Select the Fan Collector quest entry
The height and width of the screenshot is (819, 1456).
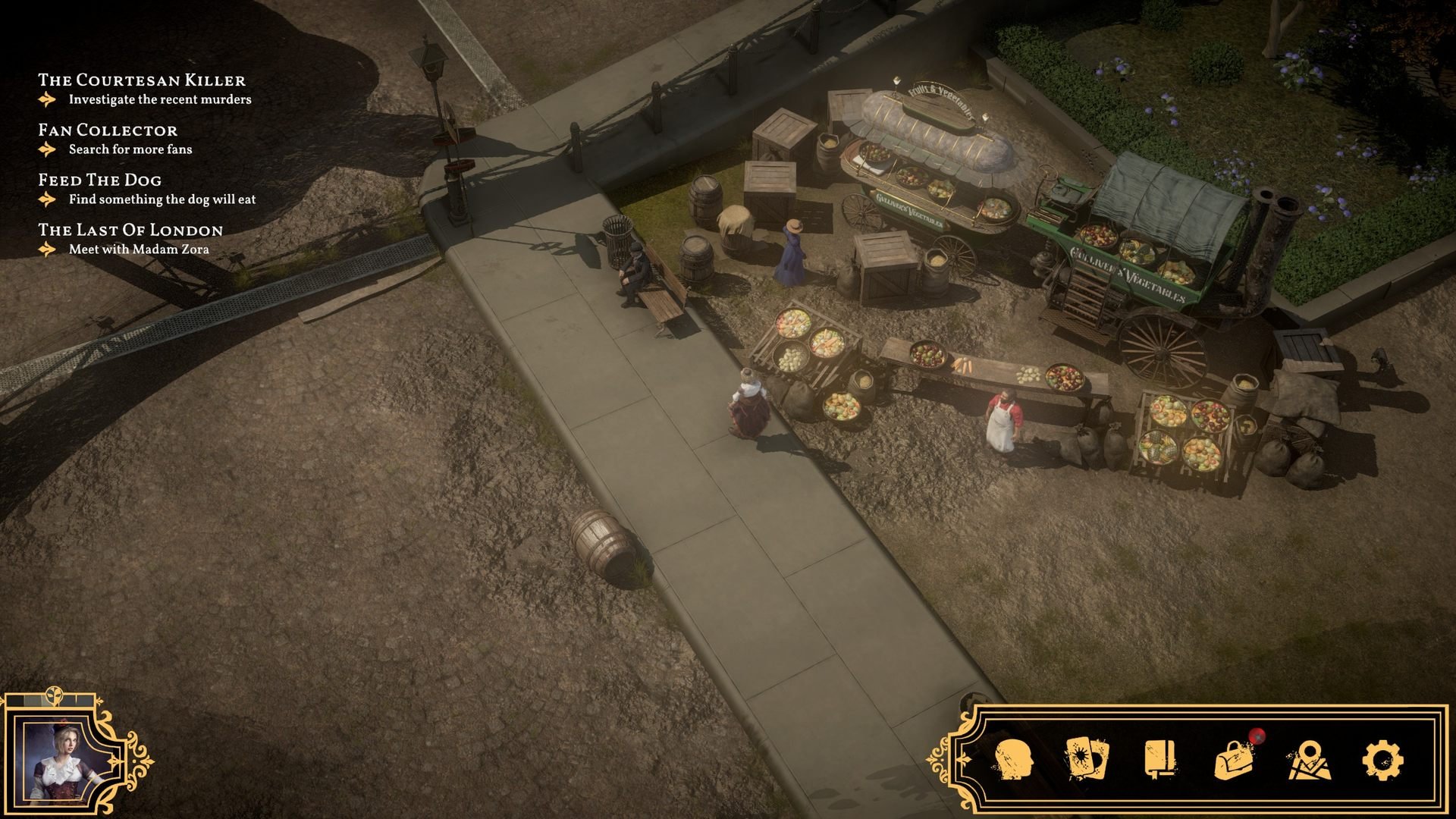(x=108, y=130)
